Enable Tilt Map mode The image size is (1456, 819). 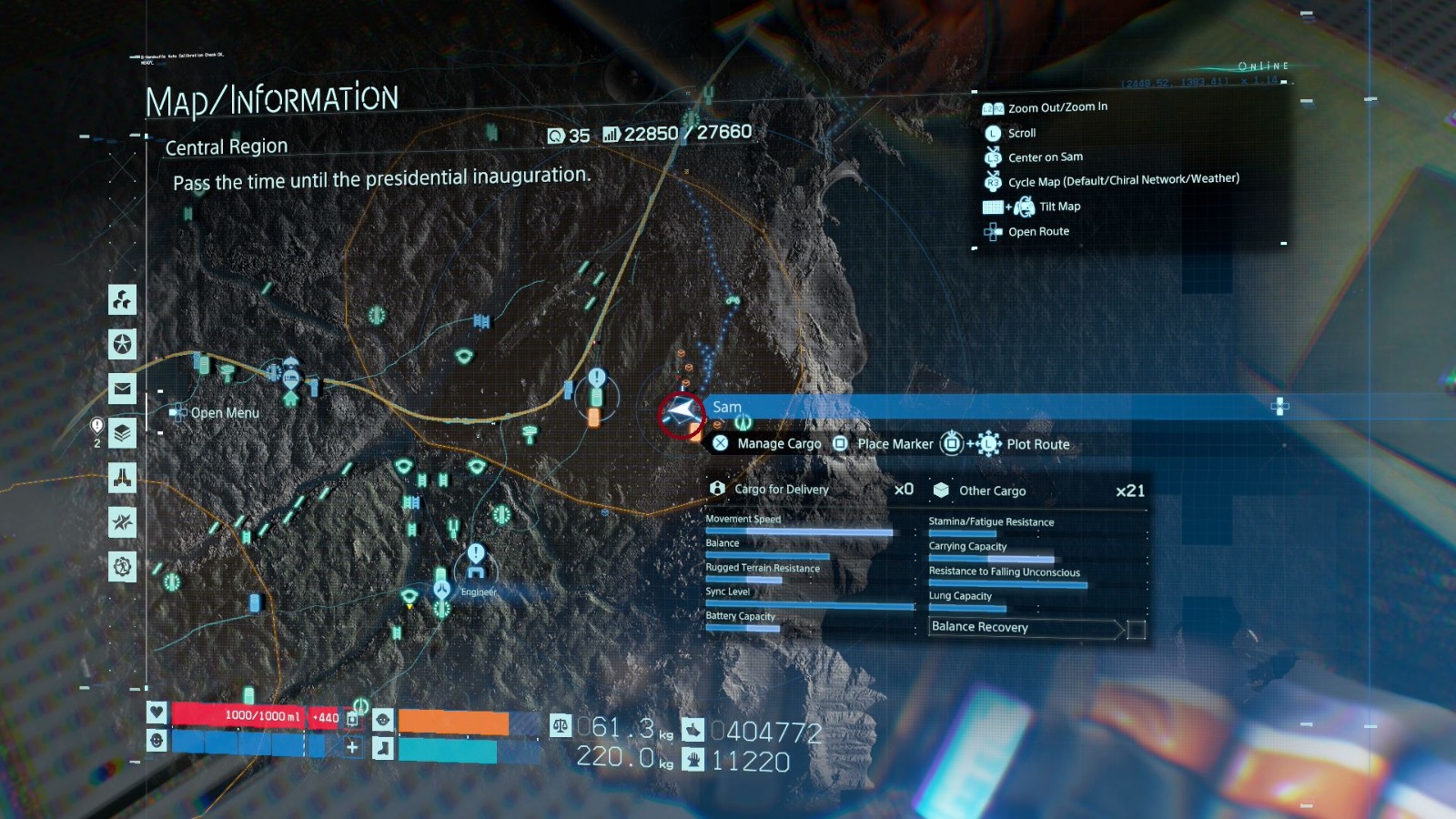tap(1060, 206)
